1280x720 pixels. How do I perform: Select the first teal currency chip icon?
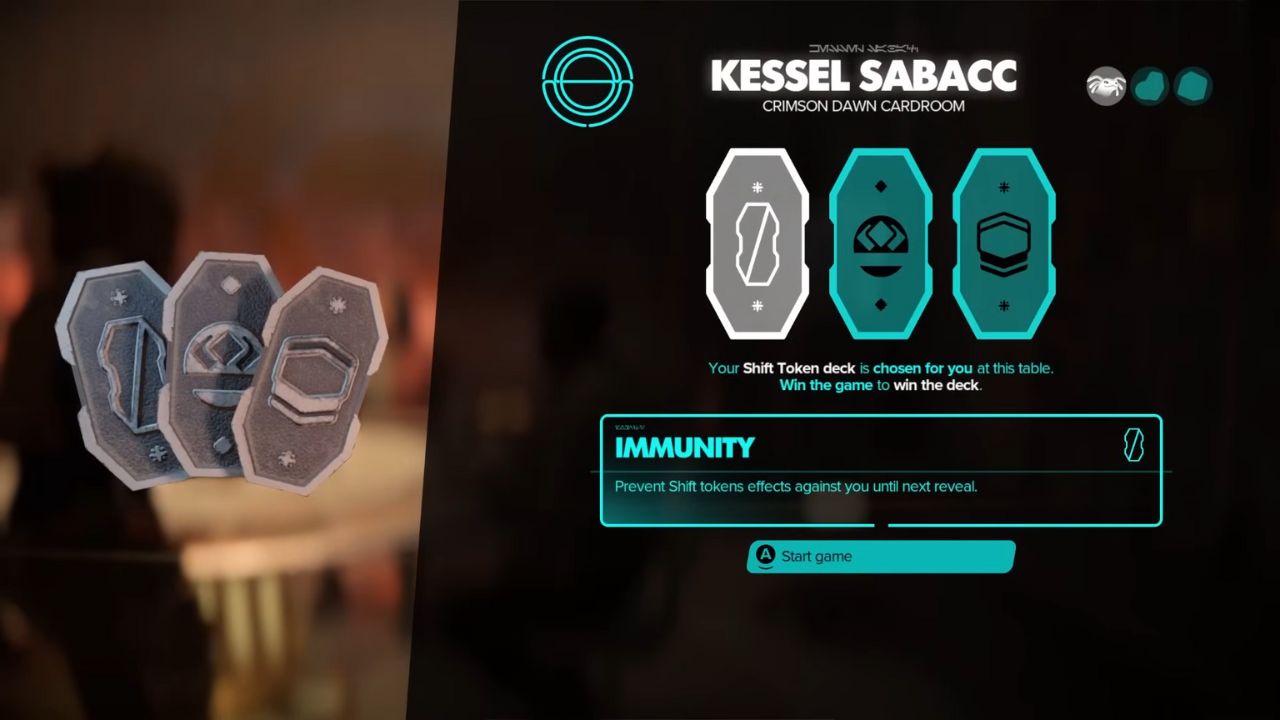click(1149, 86)
